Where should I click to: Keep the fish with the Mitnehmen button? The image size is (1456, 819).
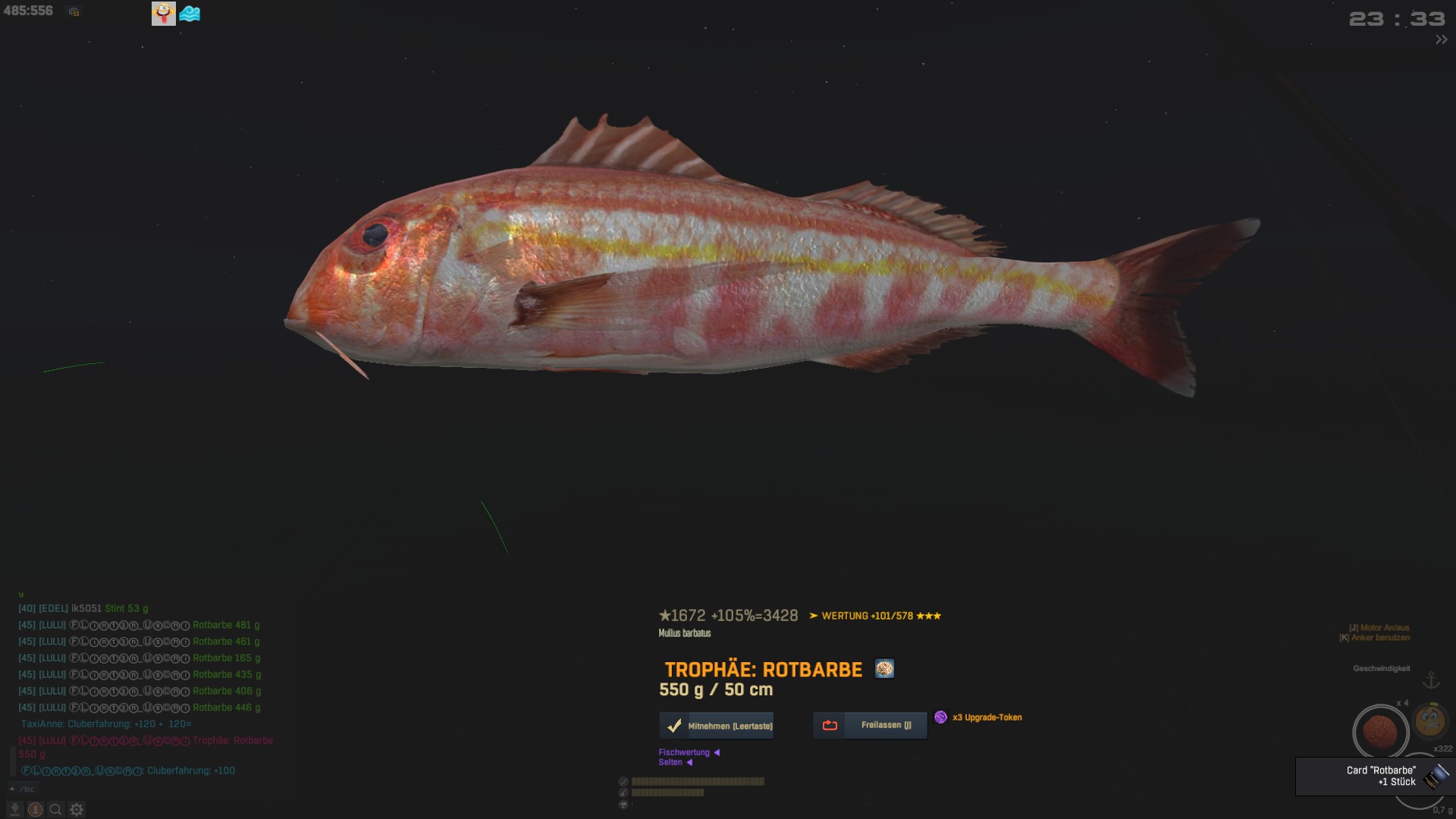(x=717, y=726)
